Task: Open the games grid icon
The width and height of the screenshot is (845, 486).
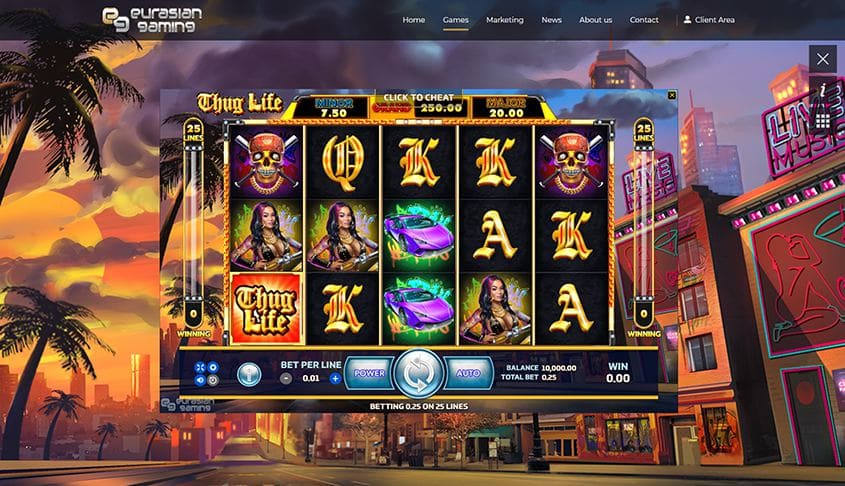Action: click(823, 120)
